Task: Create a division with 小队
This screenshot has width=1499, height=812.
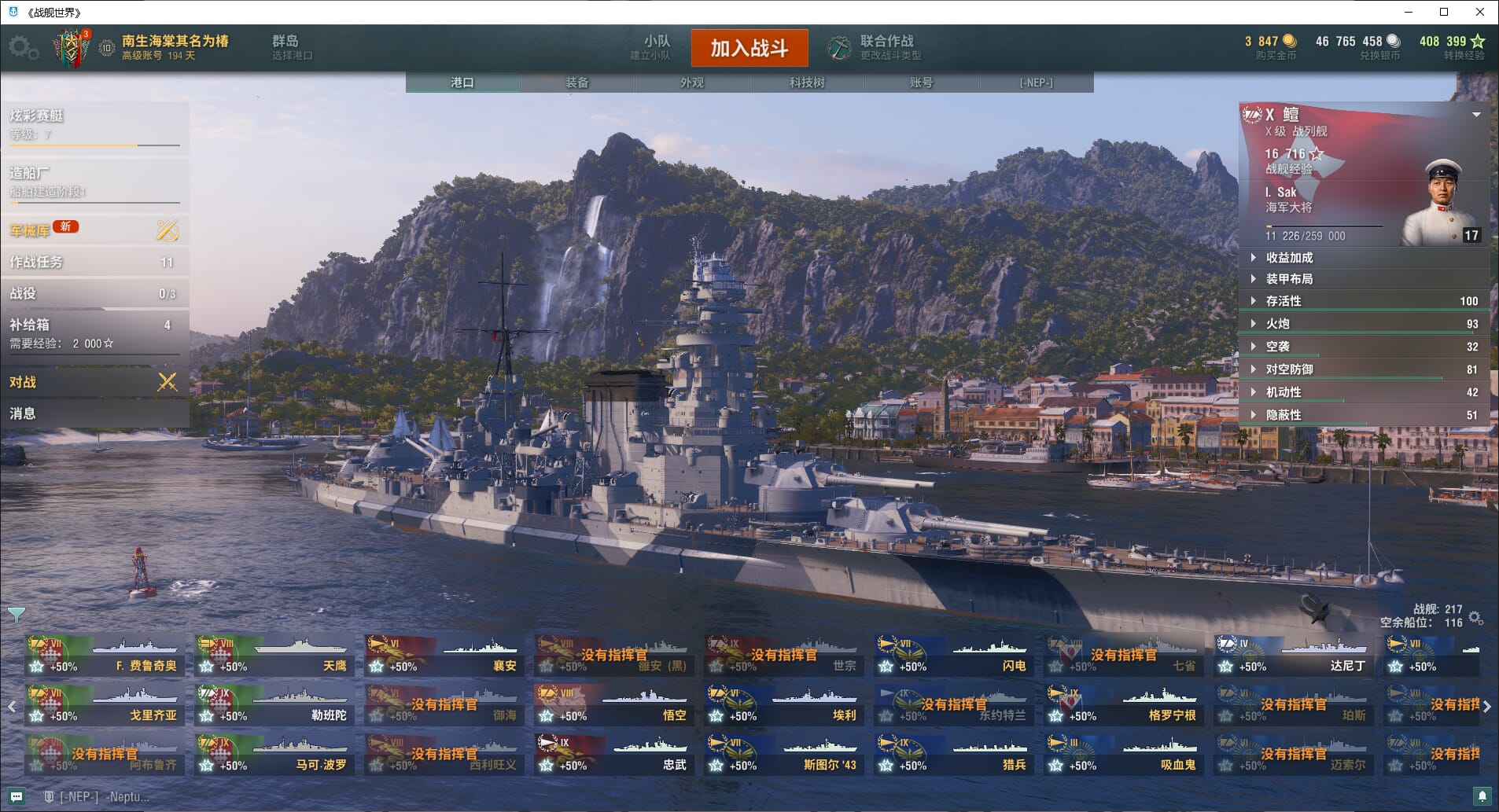Action: [655, 47]
